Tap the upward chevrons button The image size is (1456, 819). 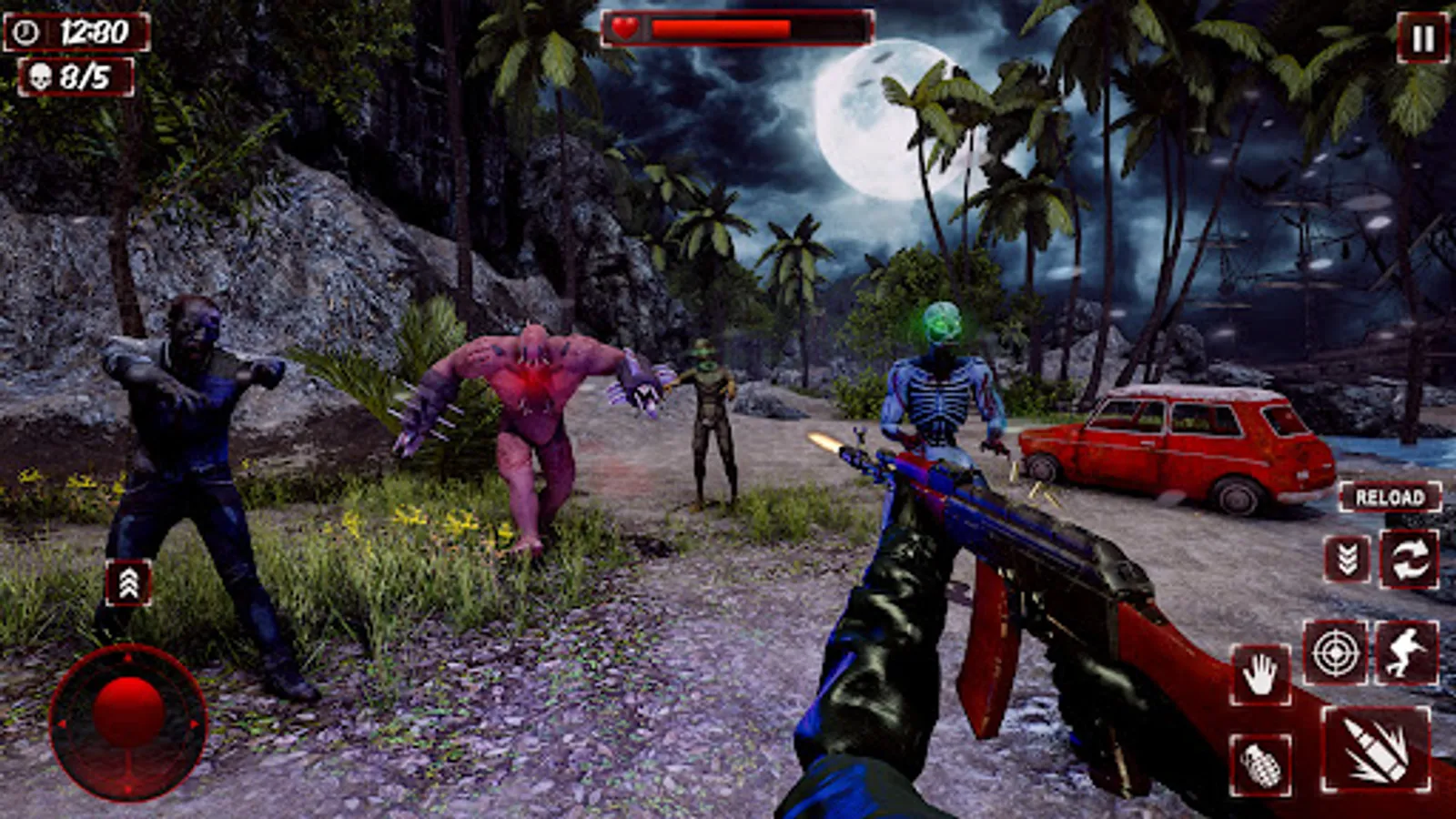(x=128, y=583)
